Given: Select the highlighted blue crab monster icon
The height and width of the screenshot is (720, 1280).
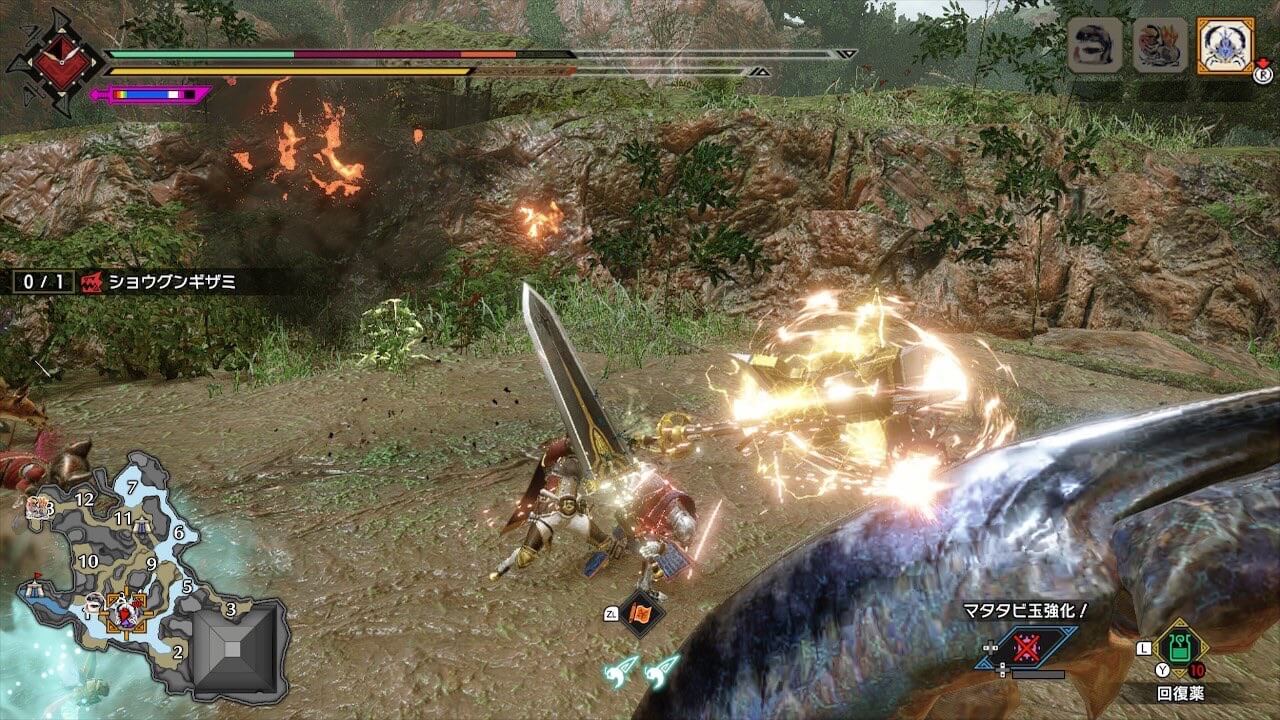Looking at the screenshot, I should click(1224, 46).
